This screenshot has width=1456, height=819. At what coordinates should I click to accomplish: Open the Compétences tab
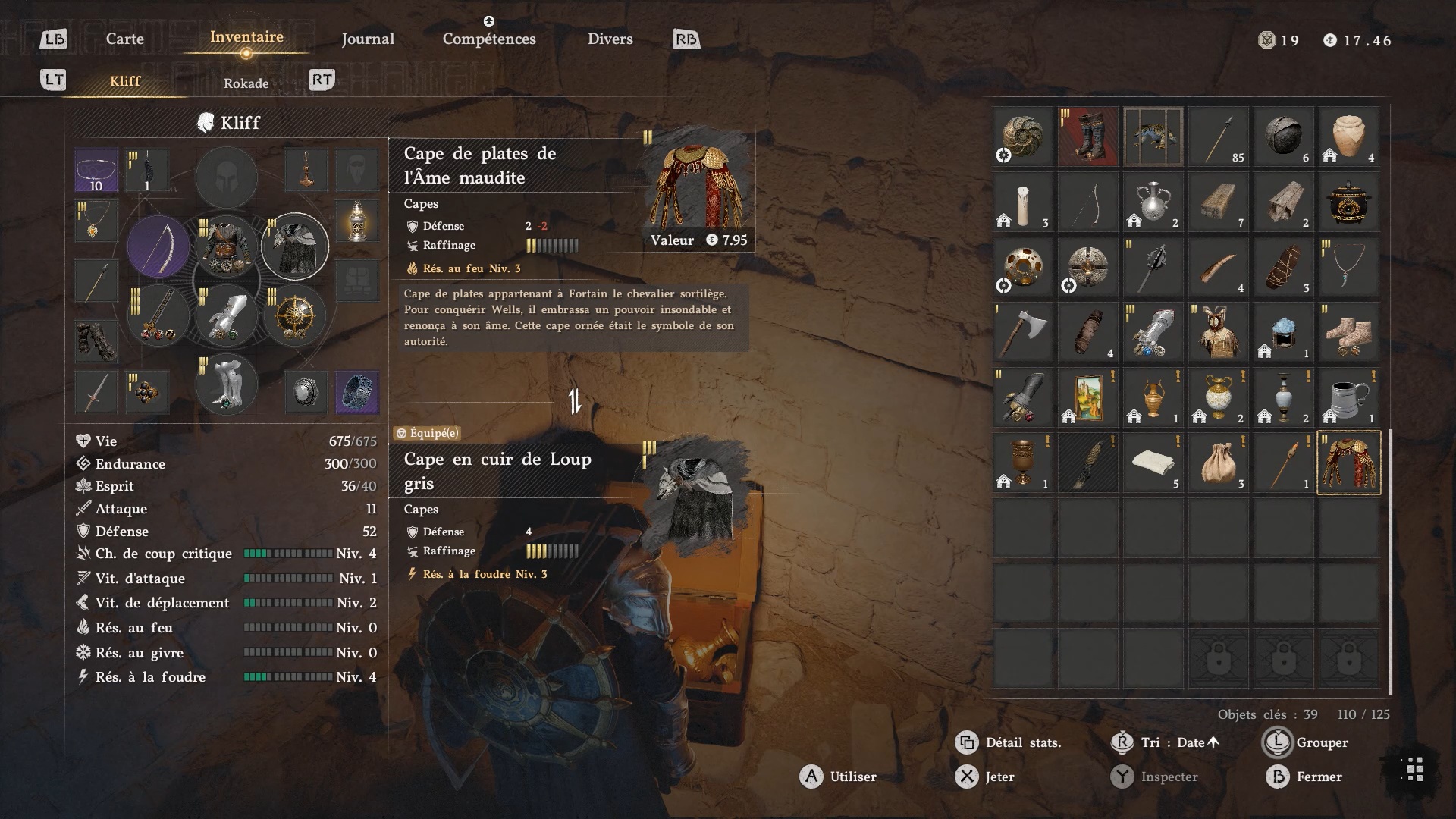pos(489,39)
